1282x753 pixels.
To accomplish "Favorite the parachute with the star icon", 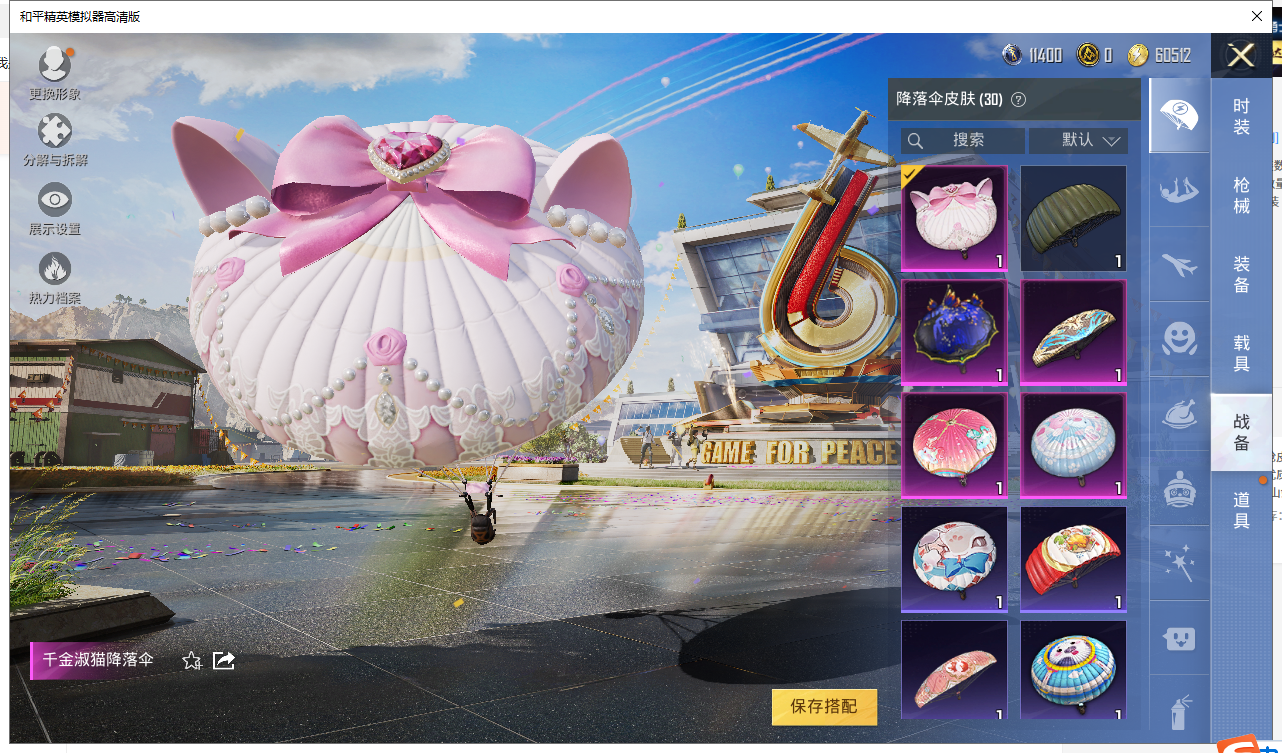I will coord(192,660).
